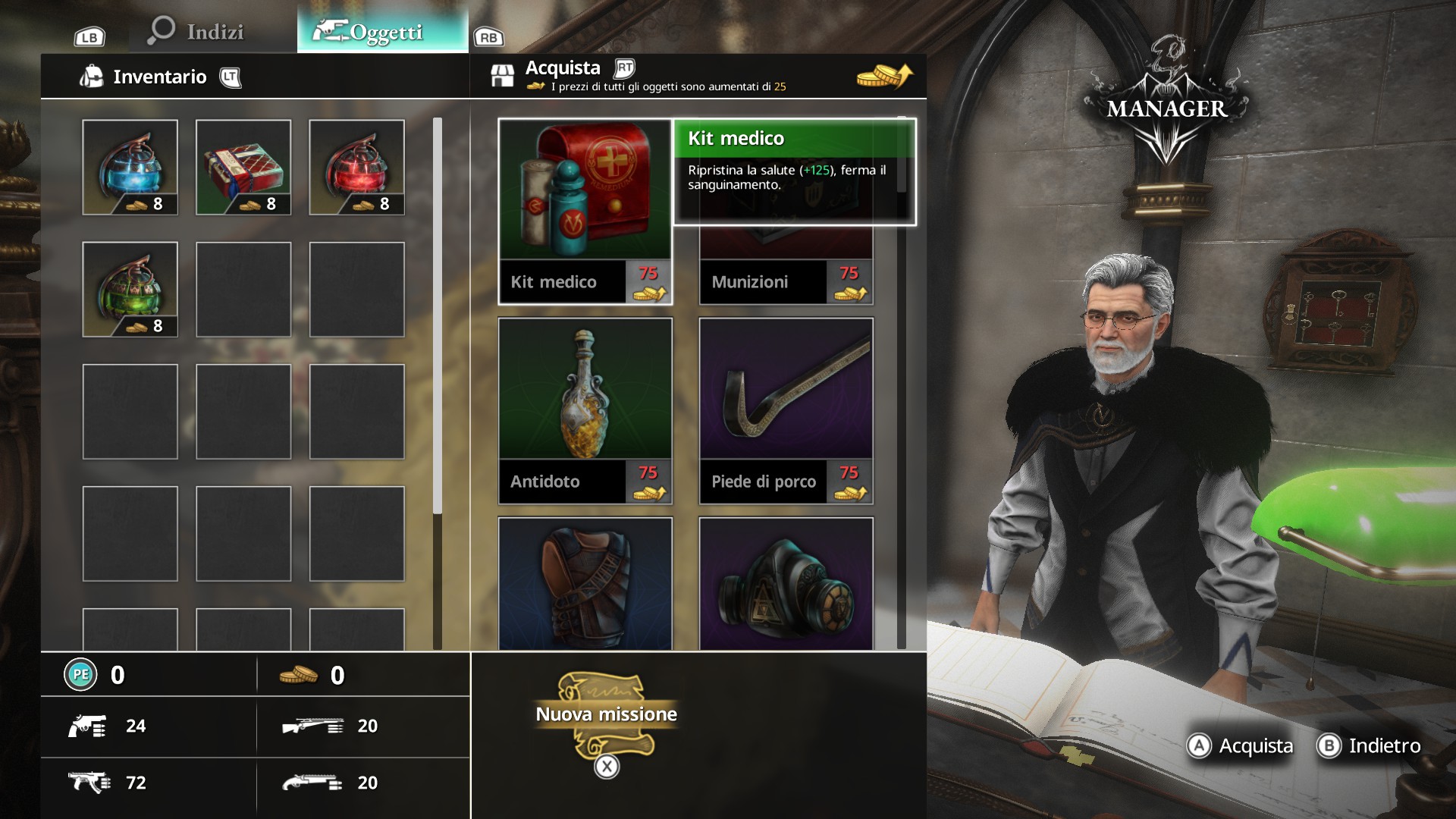Select the gas mask shop item

coord(786,583)
